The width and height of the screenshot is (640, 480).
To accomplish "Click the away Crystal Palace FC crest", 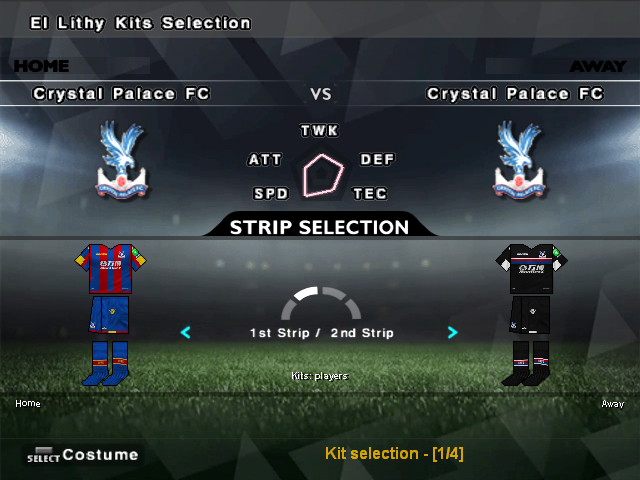I will pyautogui.click(x=519, y=160).
